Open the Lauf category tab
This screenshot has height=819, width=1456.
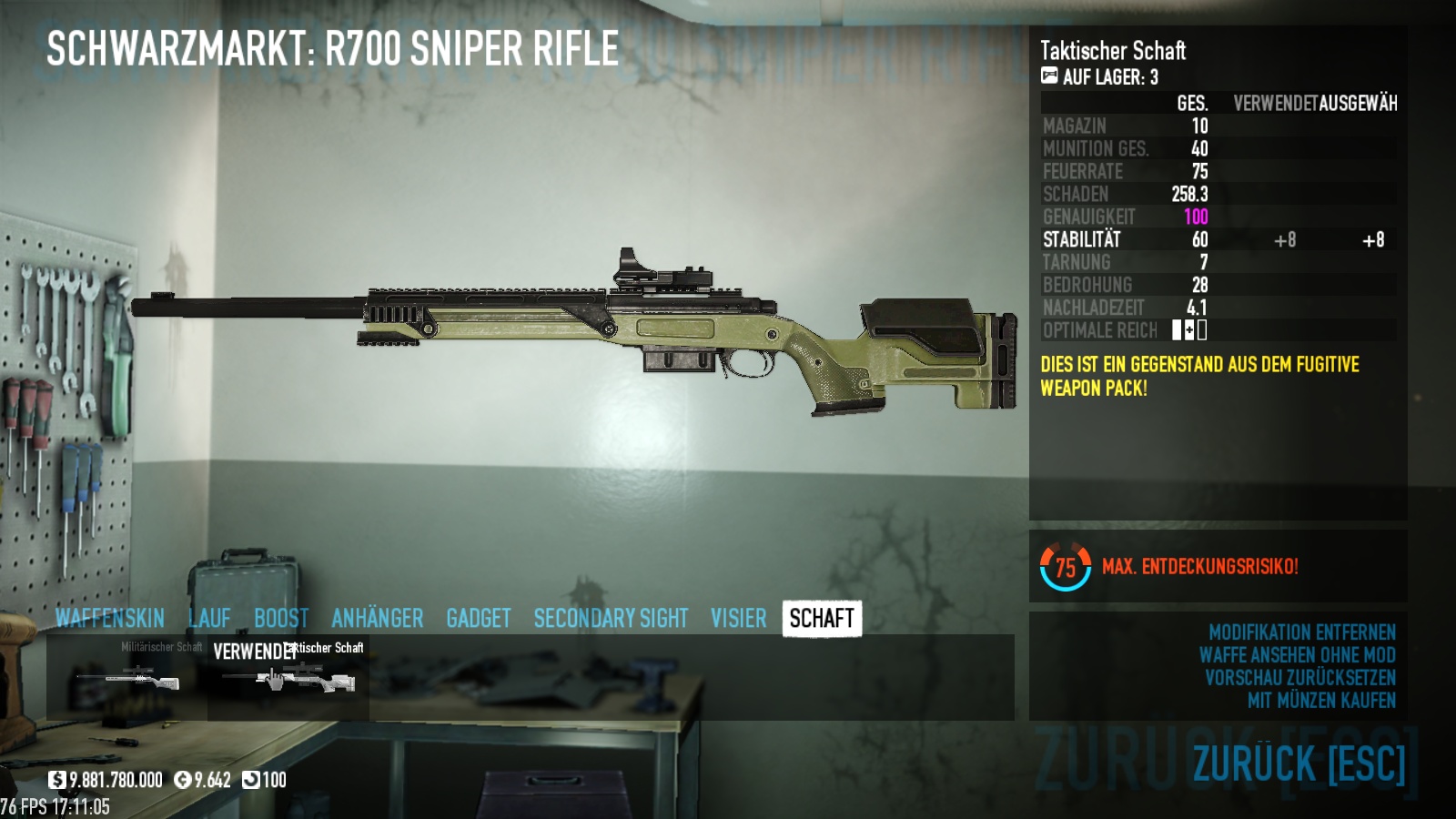209,619
